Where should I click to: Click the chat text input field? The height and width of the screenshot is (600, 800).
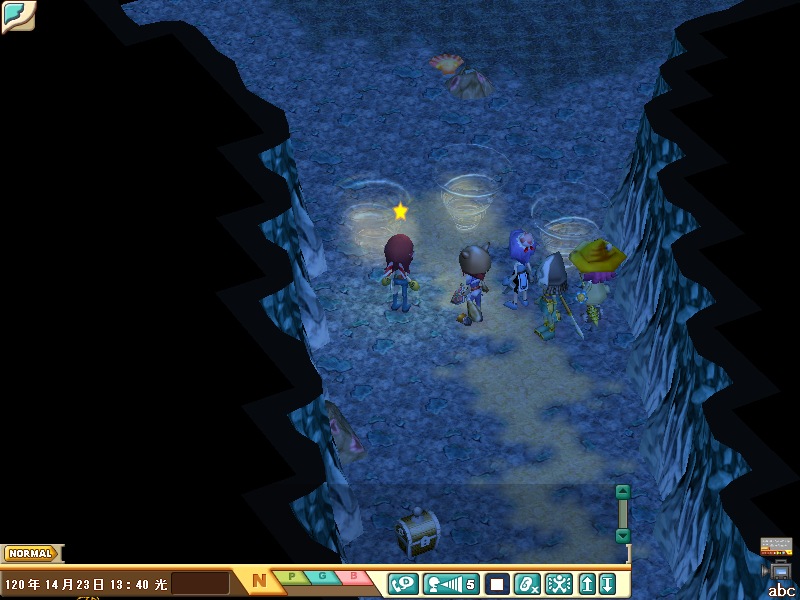coord(200,583)
